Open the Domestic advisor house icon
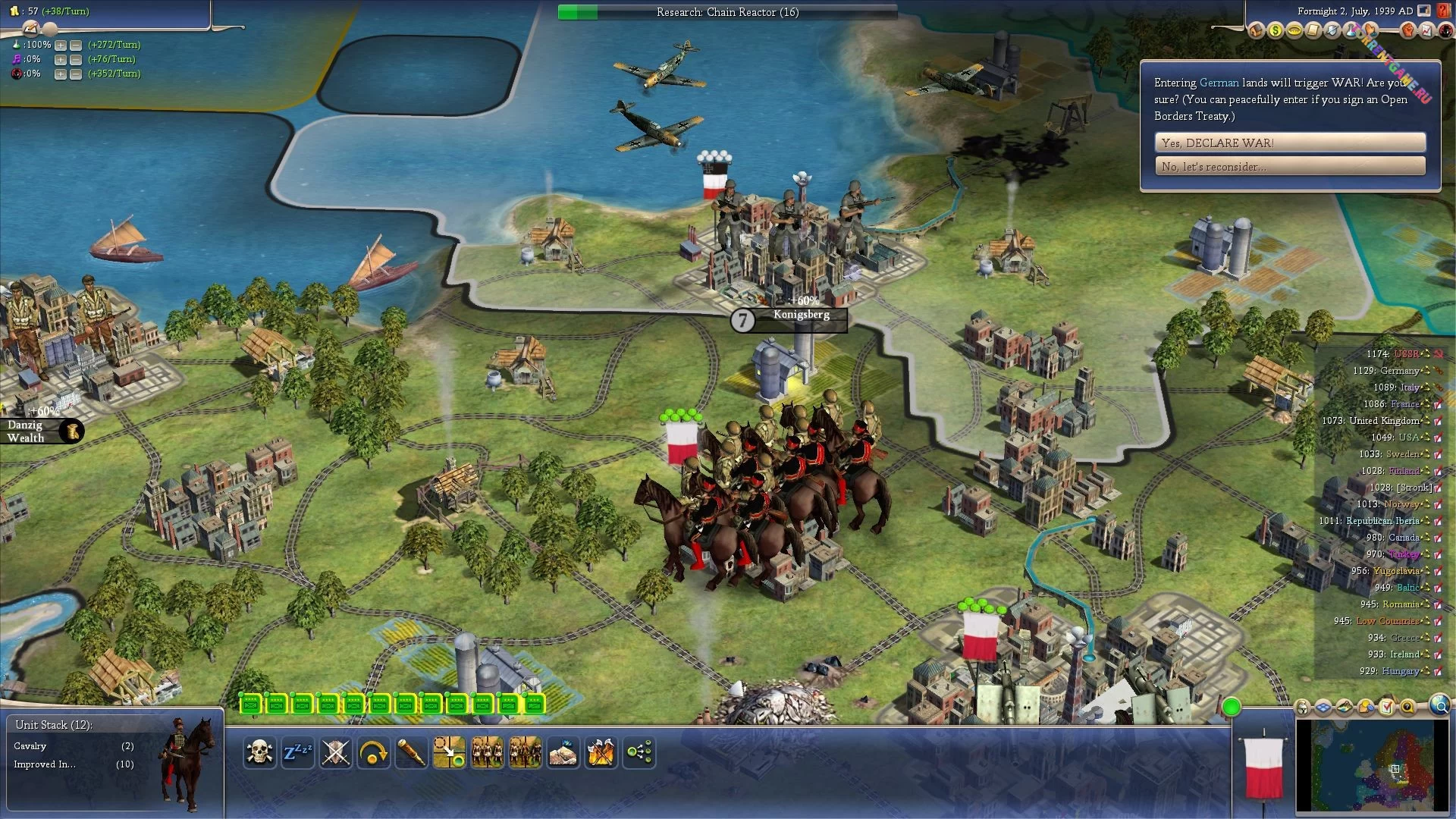1456x819 pixels. tap(1257, 31)
